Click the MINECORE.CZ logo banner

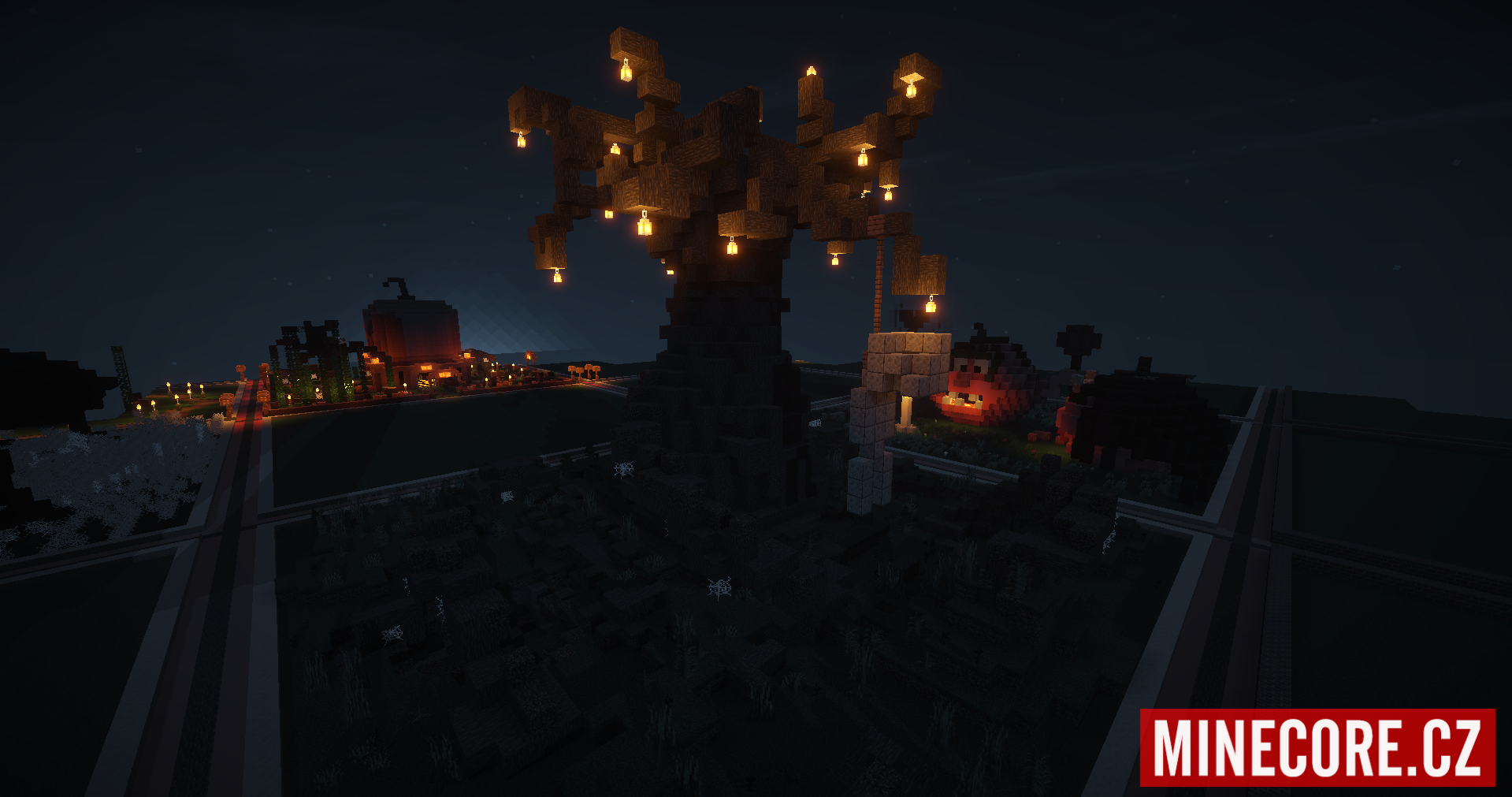click(1317, 747)
